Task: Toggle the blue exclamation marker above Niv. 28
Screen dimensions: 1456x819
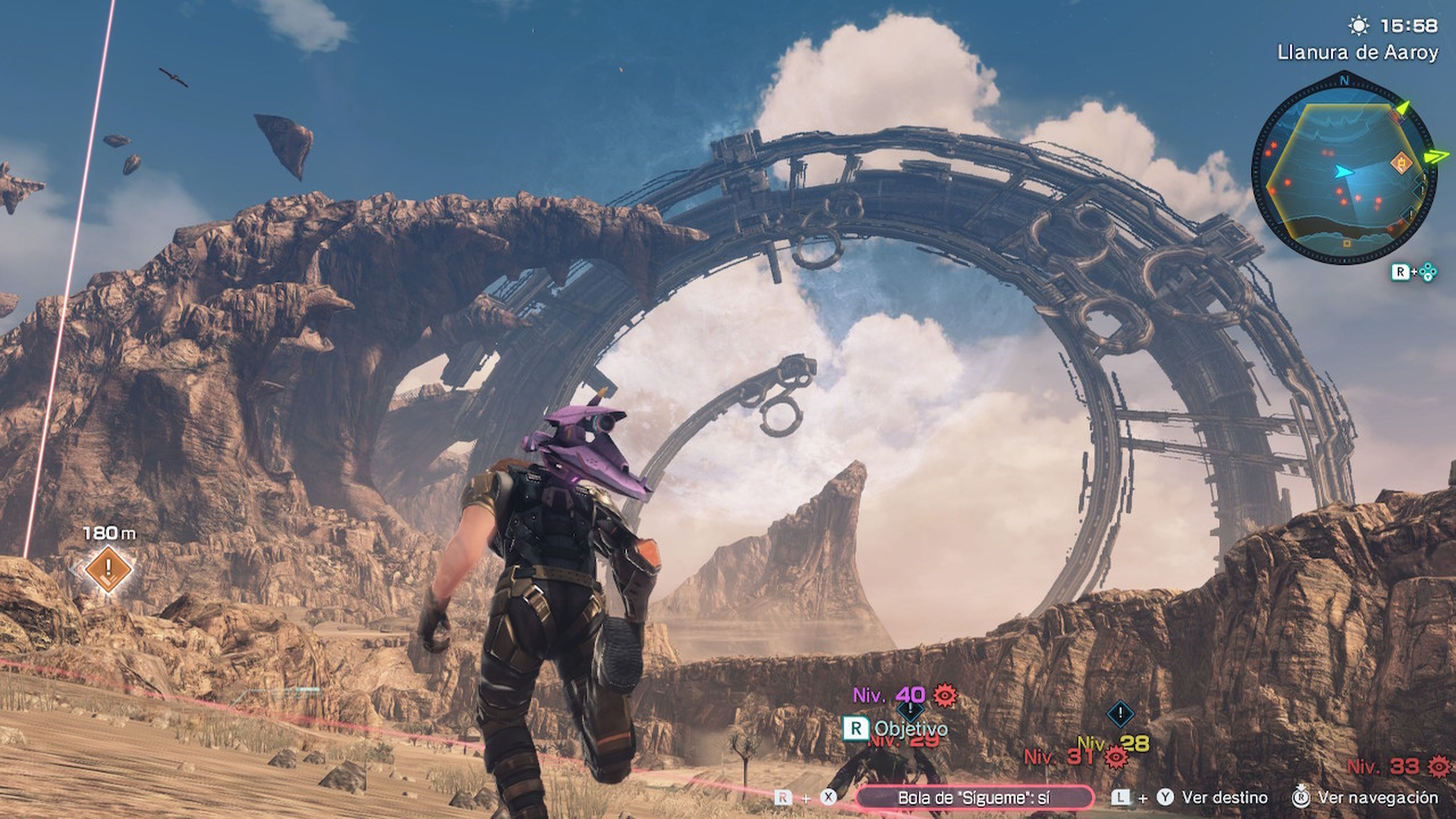Action: (1120, 713)
